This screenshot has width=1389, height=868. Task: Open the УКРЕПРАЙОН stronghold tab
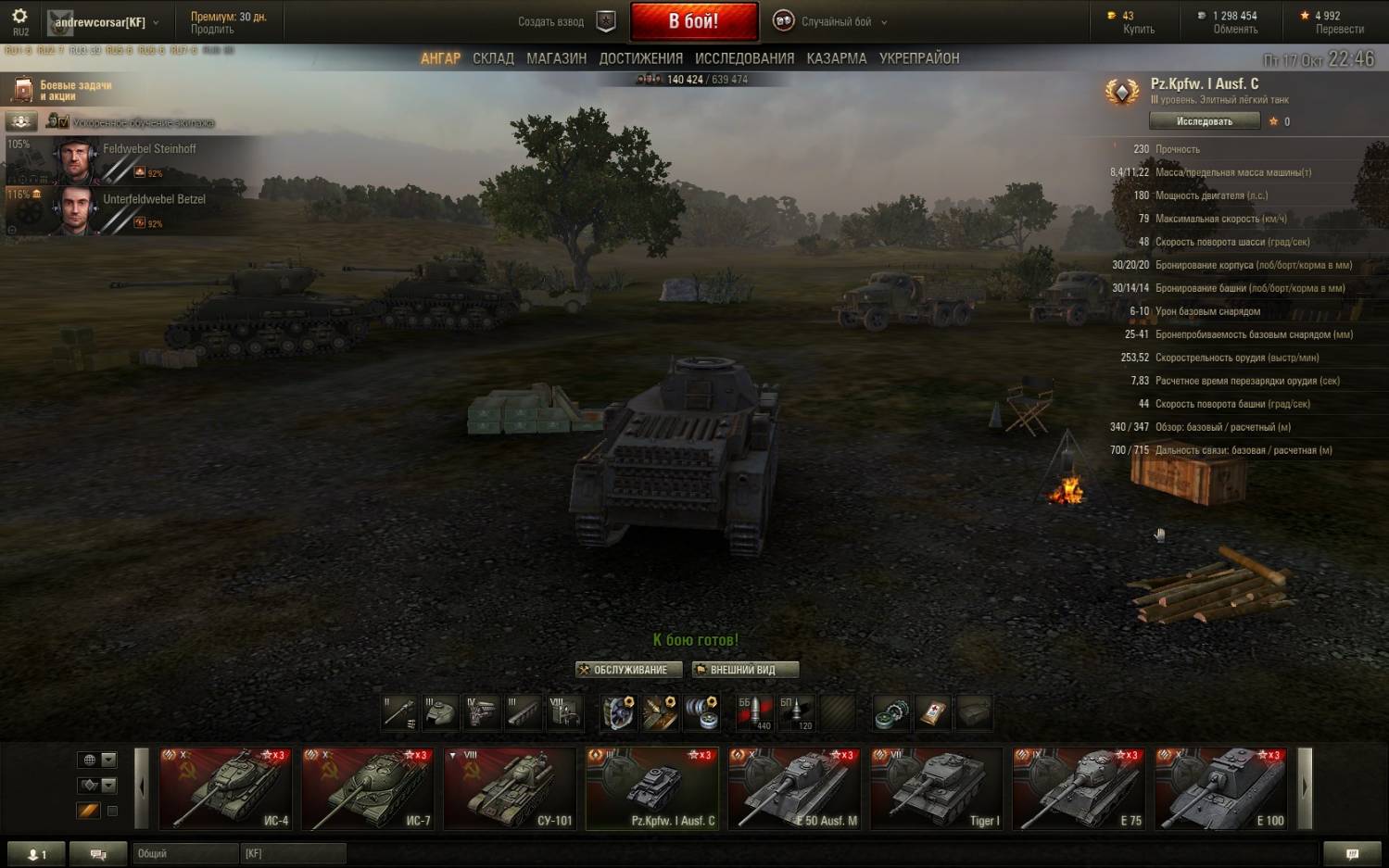click(918, 58)
